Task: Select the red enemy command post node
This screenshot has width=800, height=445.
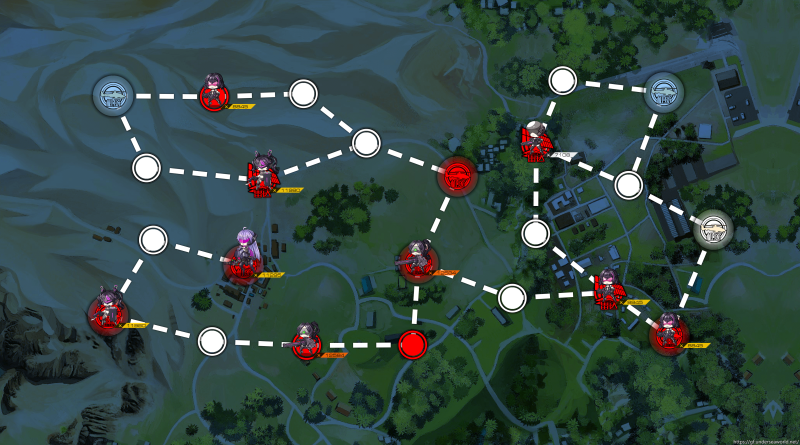Action: click(x=458, y=176)
